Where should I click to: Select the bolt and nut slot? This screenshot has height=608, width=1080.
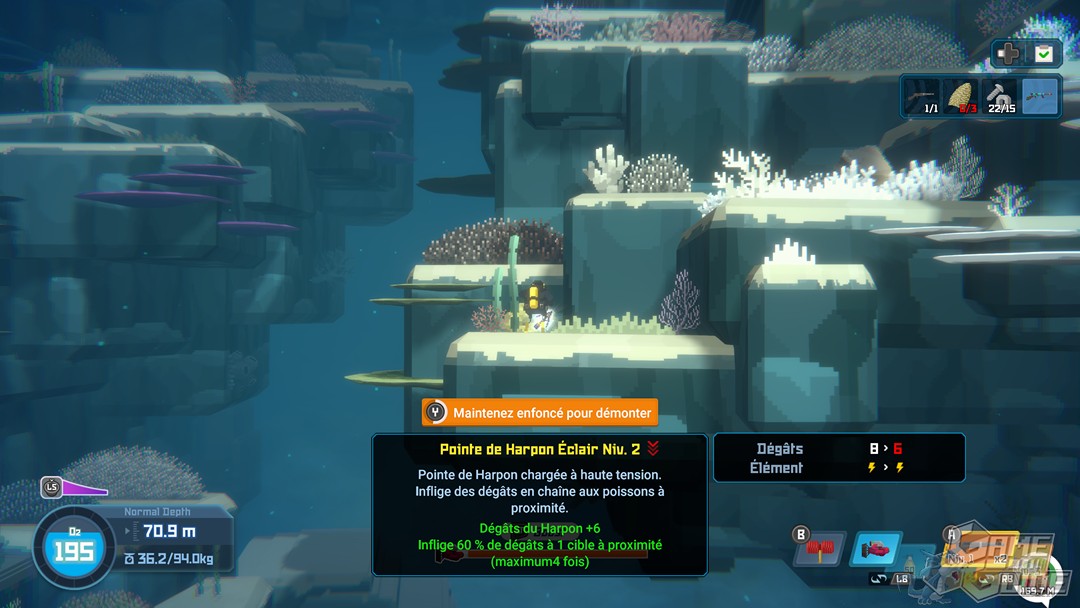[1001, 97]
